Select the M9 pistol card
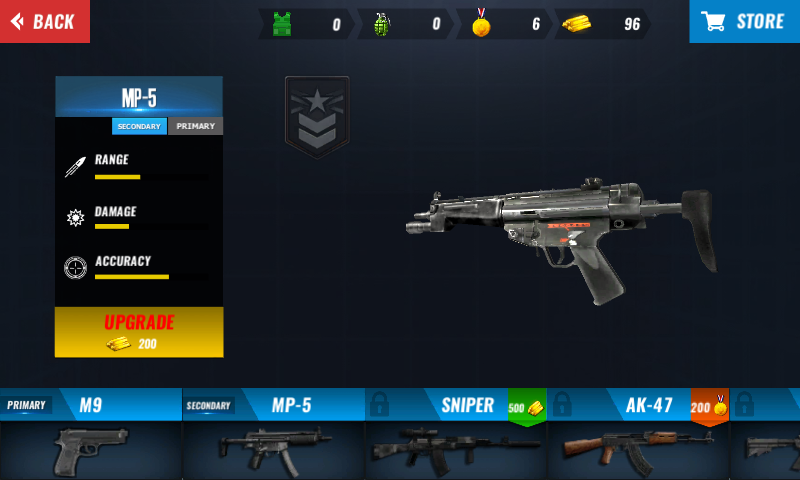800x480 pixels. 91,434
